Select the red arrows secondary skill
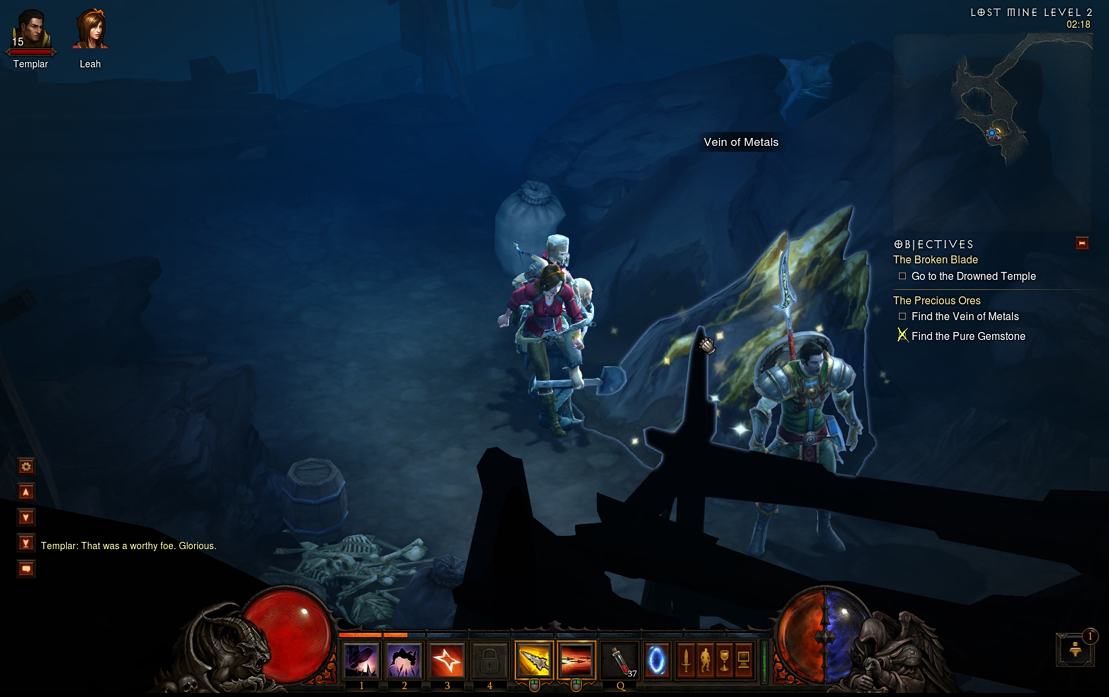Viewport: 1109px width, 697px height. [576, 660]
